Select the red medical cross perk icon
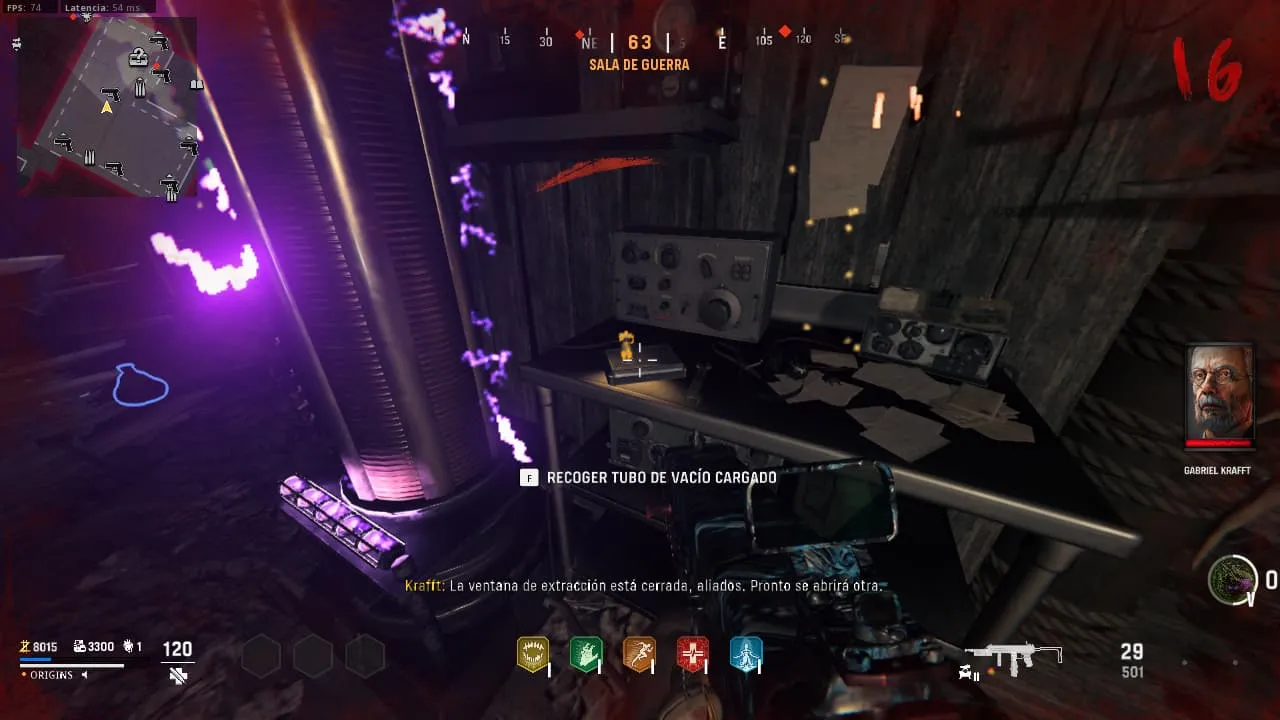Viewport: 1280px width, 720px height. (692, 654)
